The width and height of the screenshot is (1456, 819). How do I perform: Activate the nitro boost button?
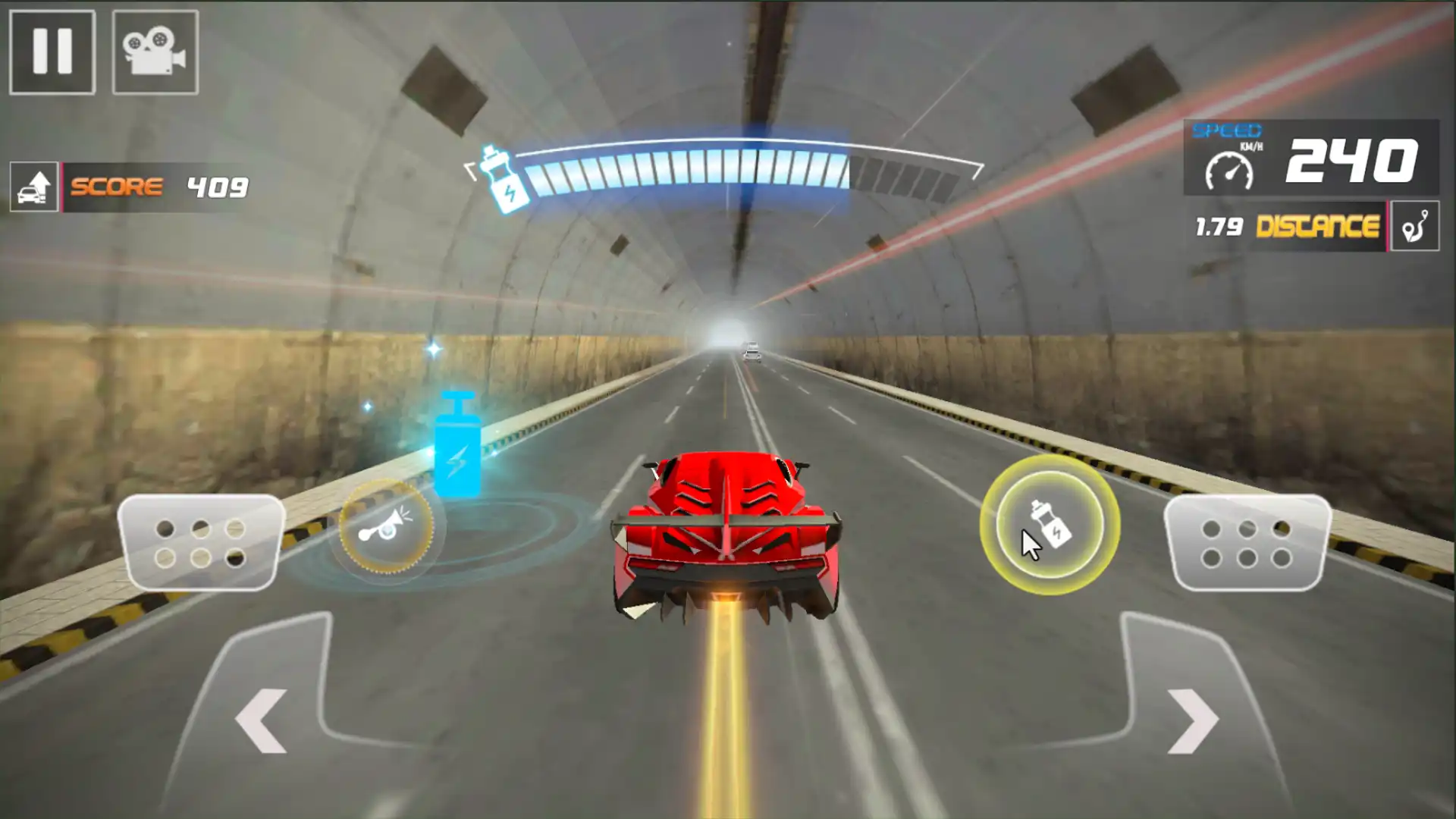point(1050,525)
